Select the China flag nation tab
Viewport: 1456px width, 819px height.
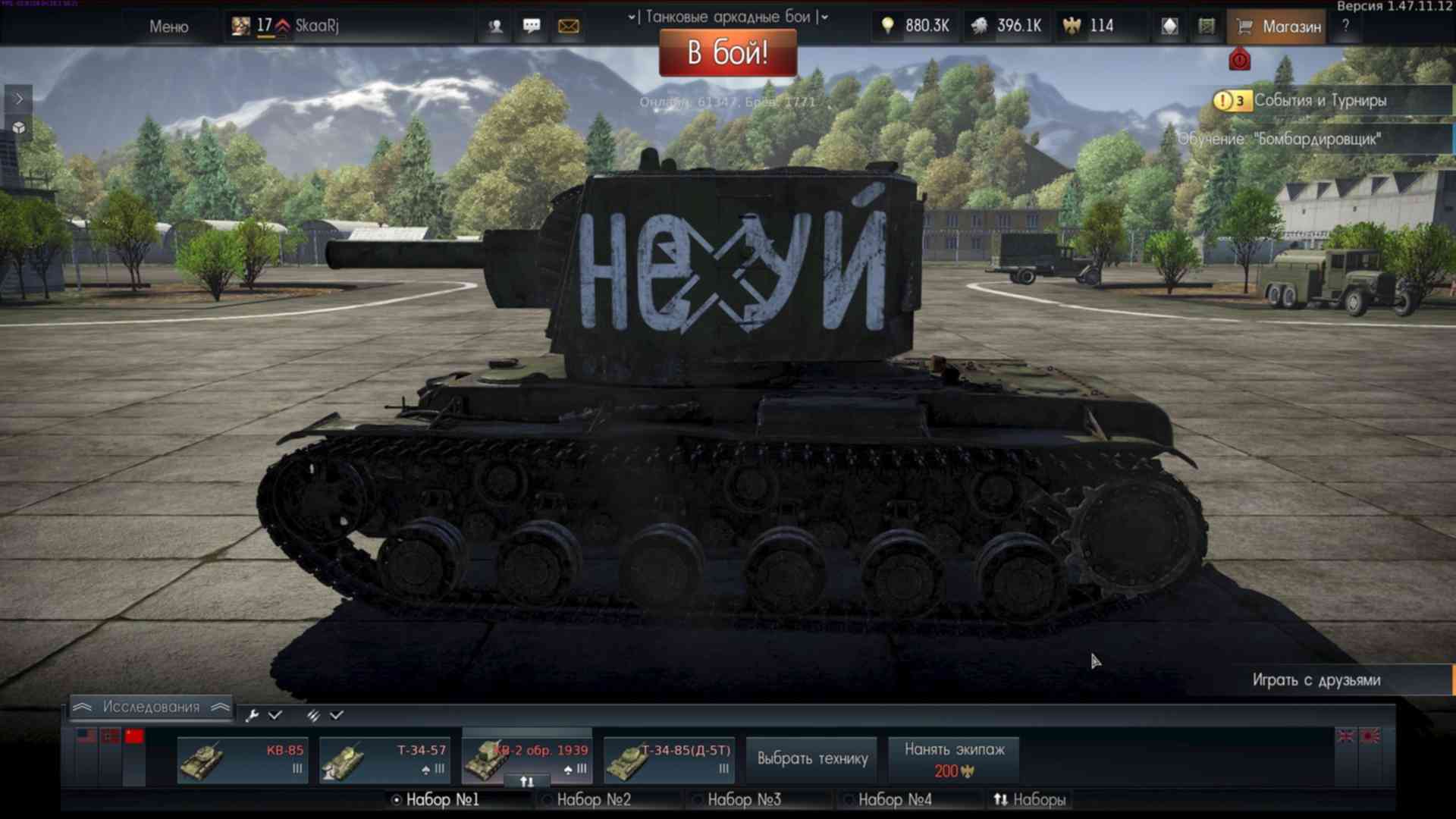[134, 736]
